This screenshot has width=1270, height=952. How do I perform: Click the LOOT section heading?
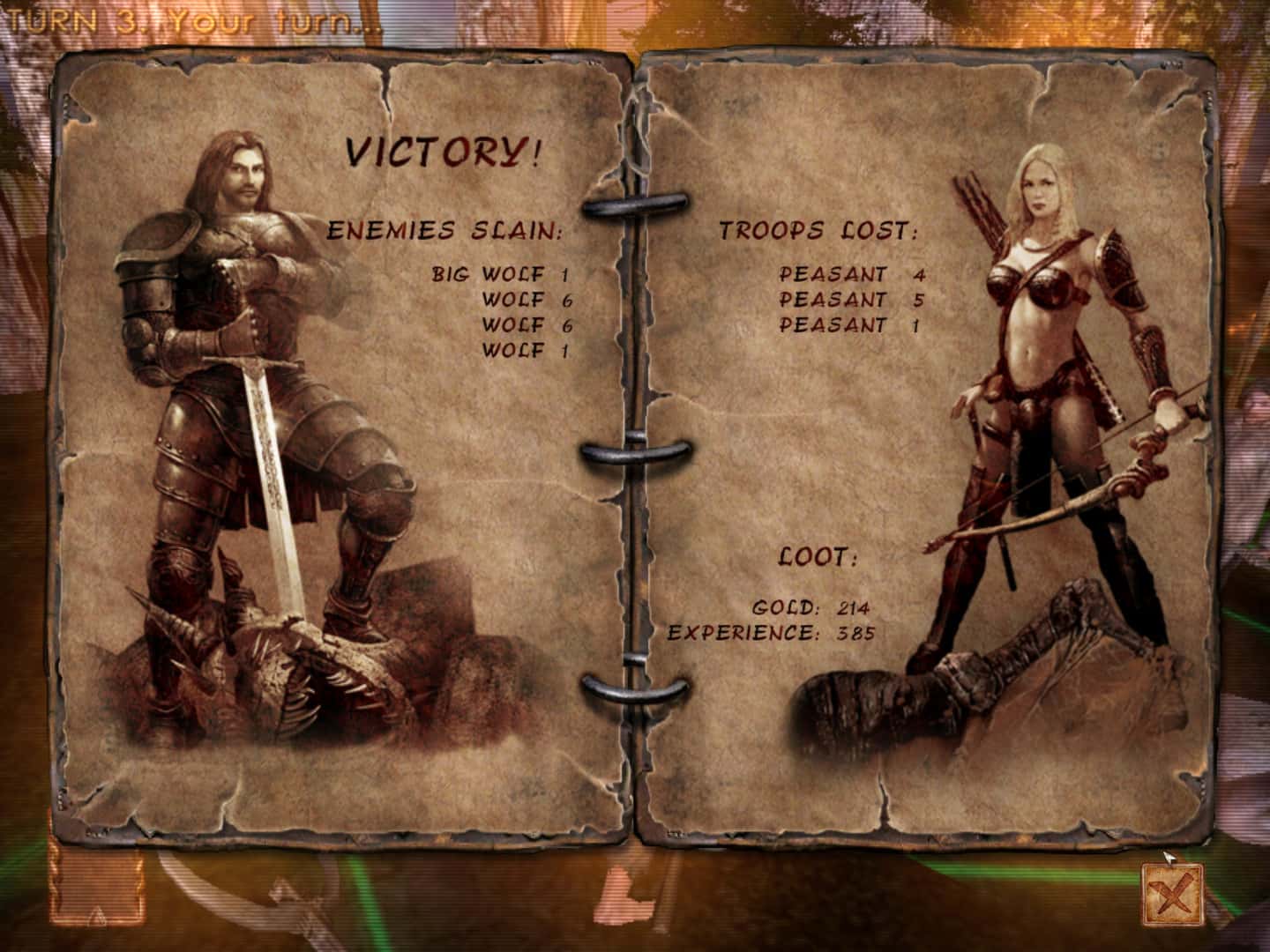[x=816, y=557]
